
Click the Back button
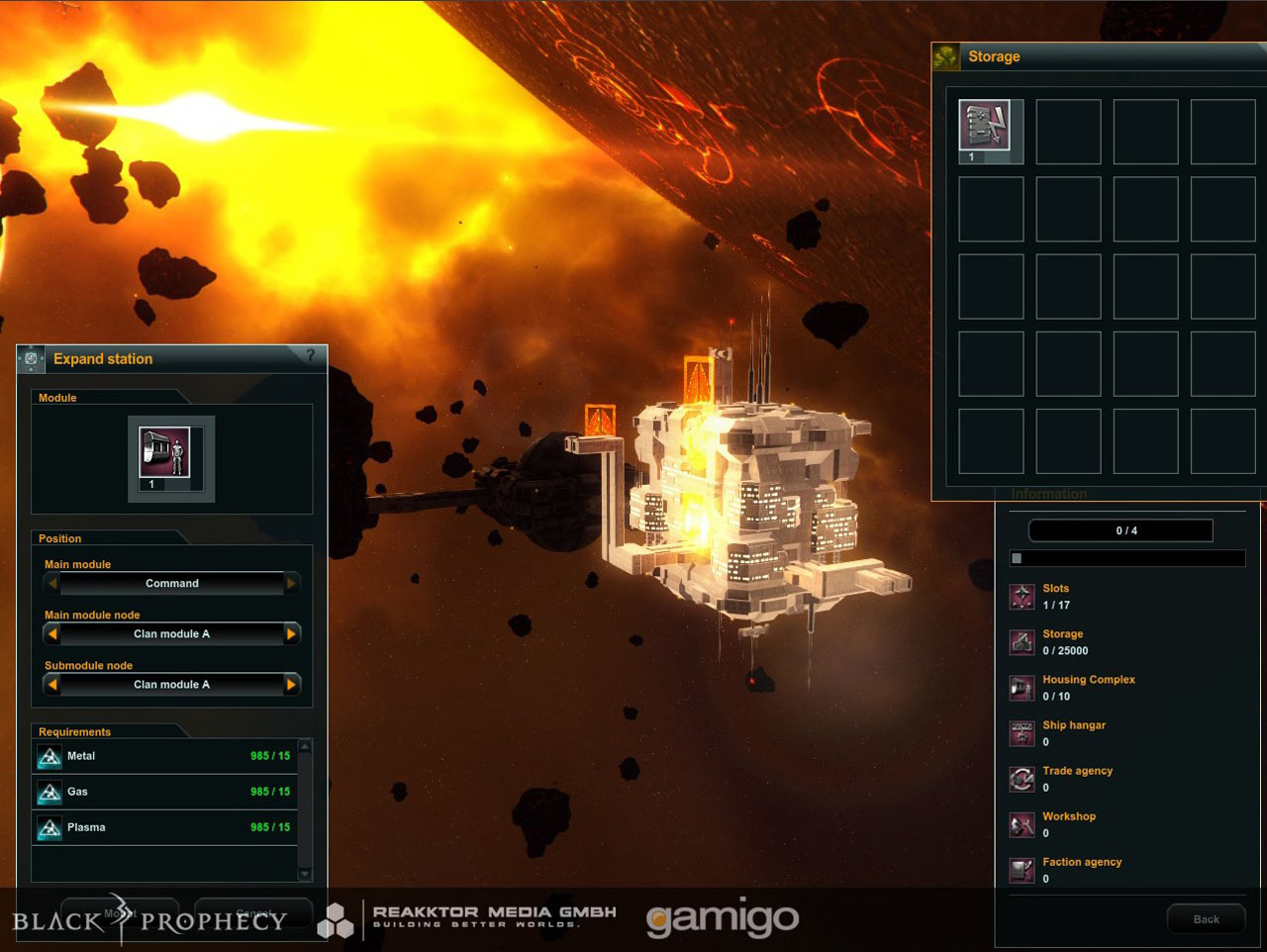(1206, 919)
